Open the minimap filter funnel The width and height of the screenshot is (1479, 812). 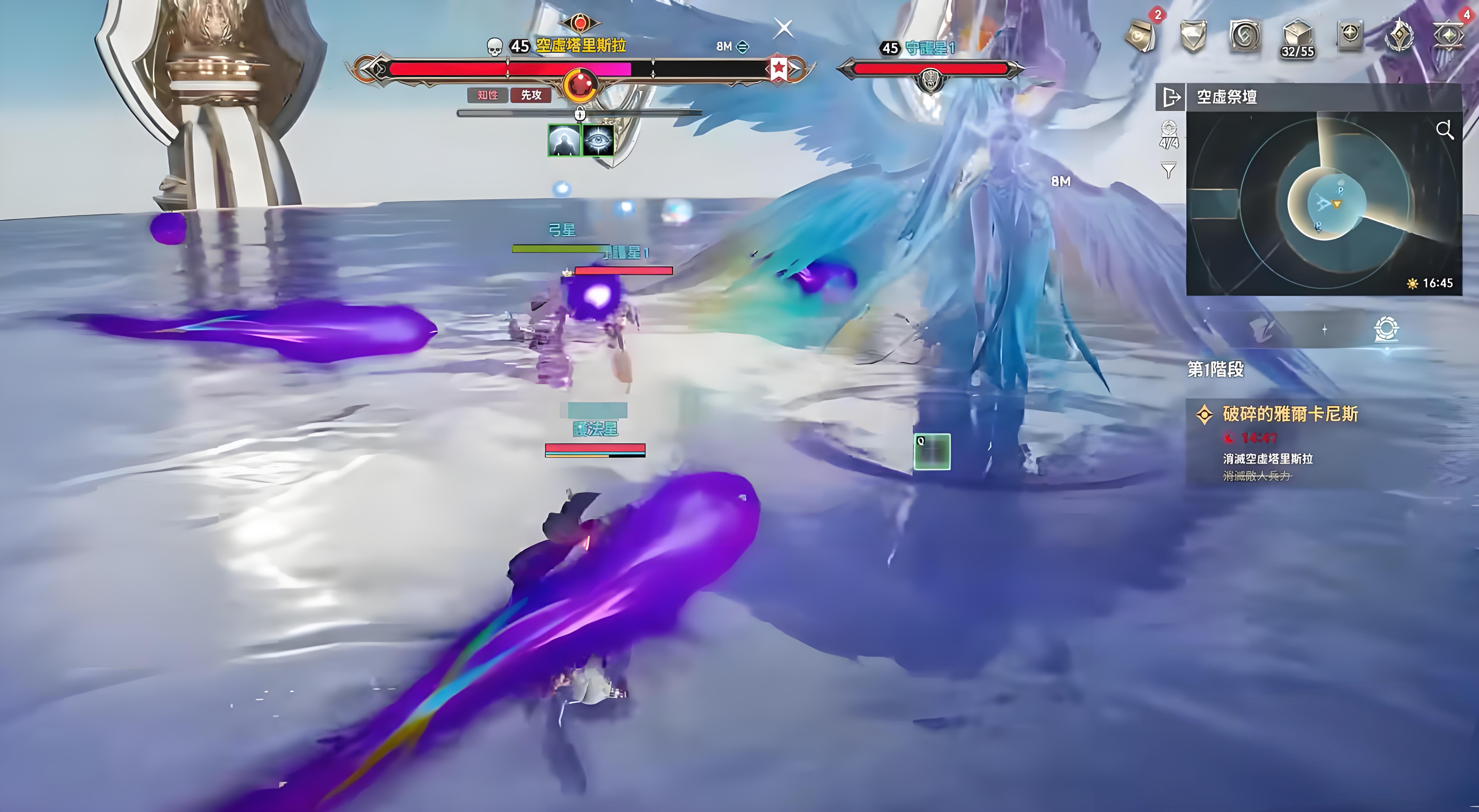tap(1168, 170)
